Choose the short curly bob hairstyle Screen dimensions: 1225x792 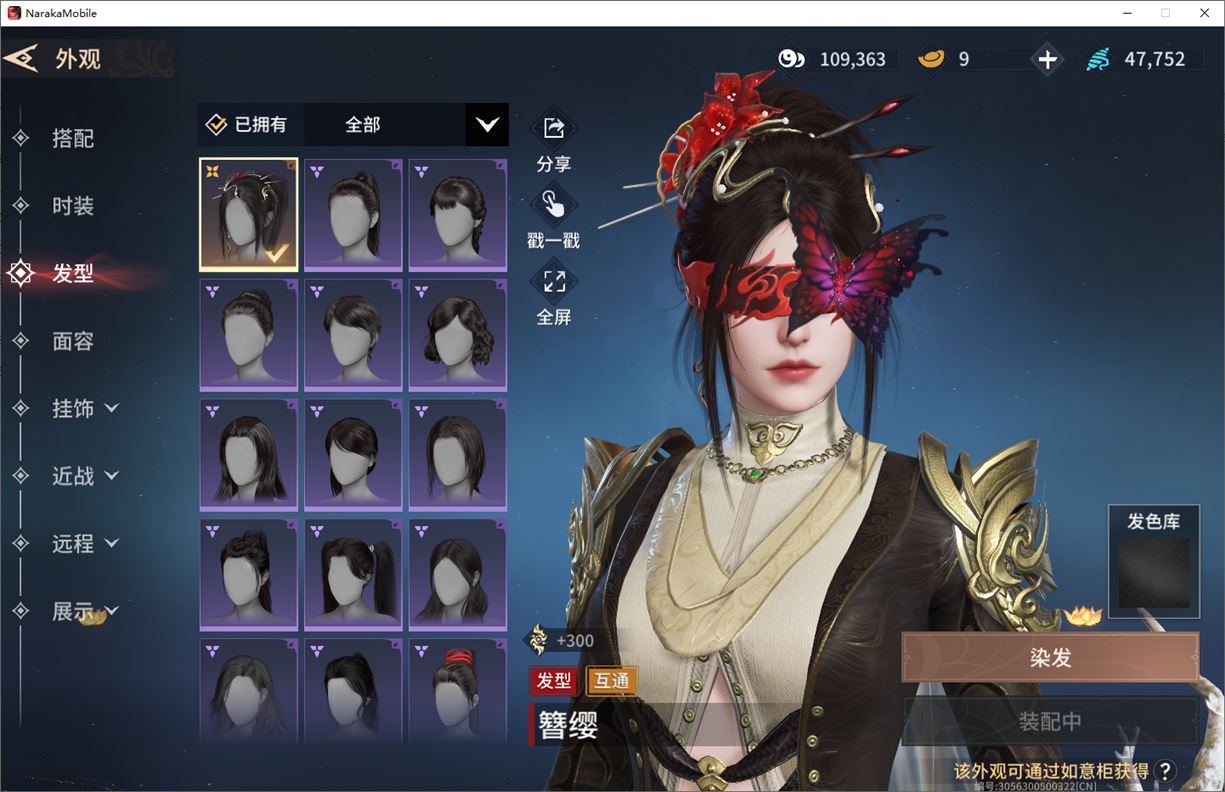click(x=457, y=335)
